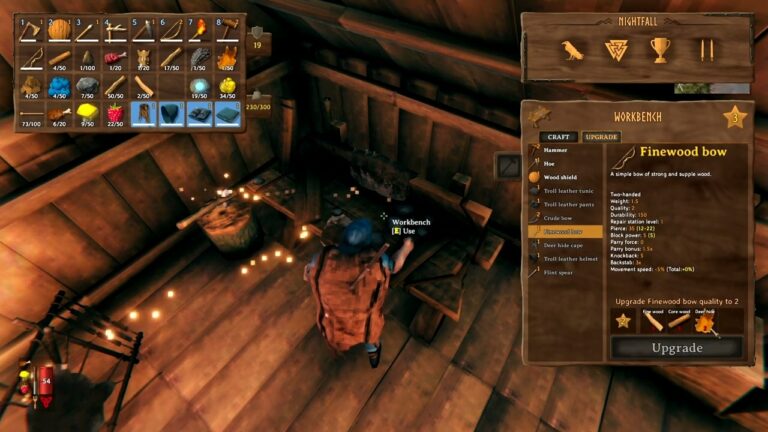The width and height of the screenshot is (768, 432).
Task: Select the torch in hotbar slot 7
Action: [201, 30]
